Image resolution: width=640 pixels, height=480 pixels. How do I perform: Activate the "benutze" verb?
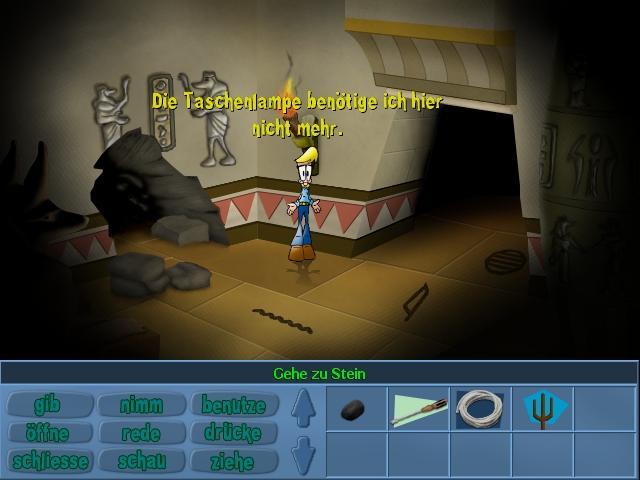[x=233, y=405]
